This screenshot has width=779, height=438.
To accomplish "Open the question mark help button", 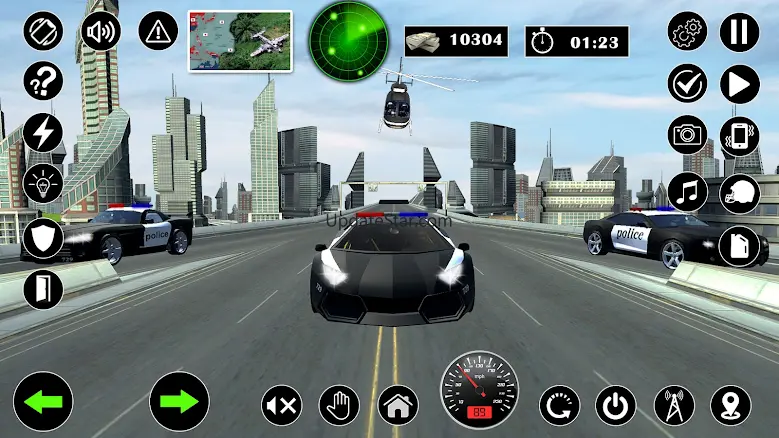I will click(x=43, y=81).
